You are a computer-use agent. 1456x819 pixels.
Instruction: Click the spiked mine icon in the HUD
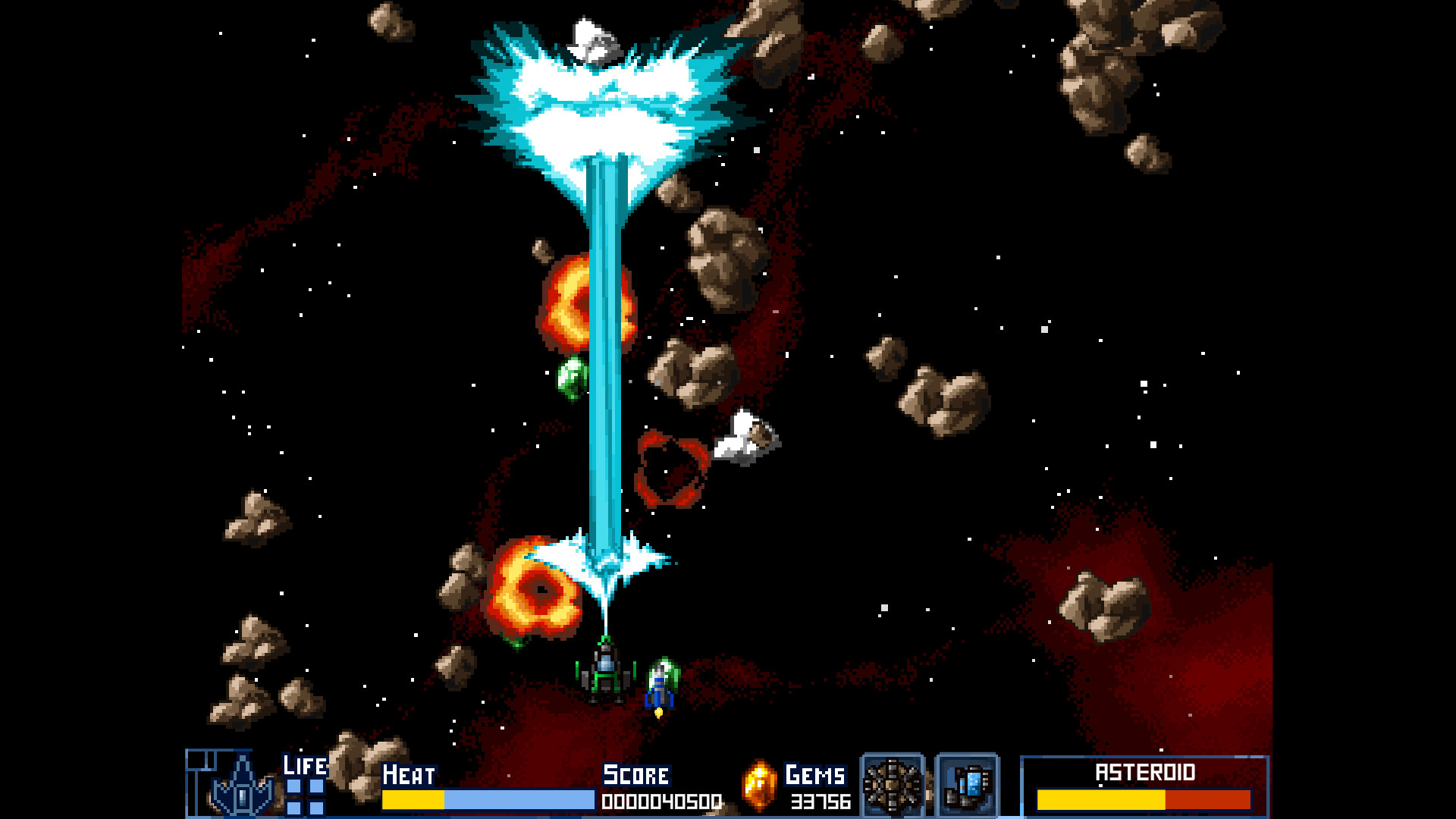[x=892, y=786]
